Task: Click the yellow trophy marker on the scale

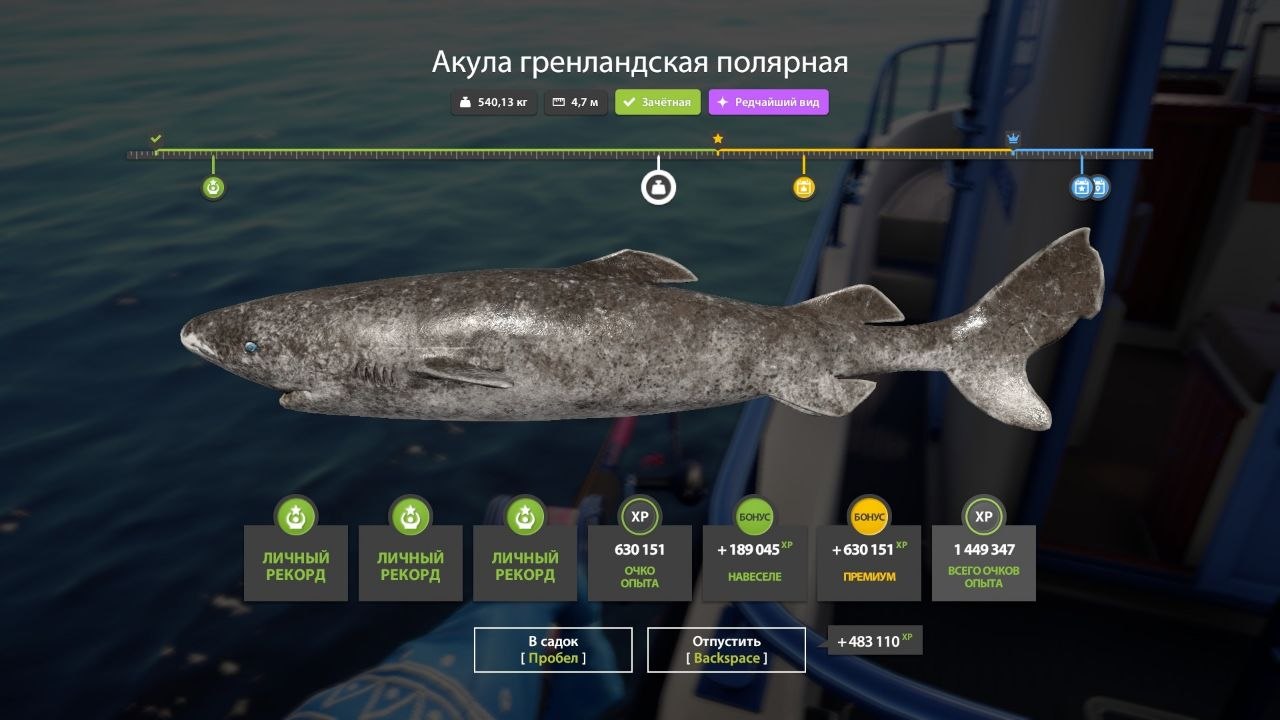Action: [804, 186]
